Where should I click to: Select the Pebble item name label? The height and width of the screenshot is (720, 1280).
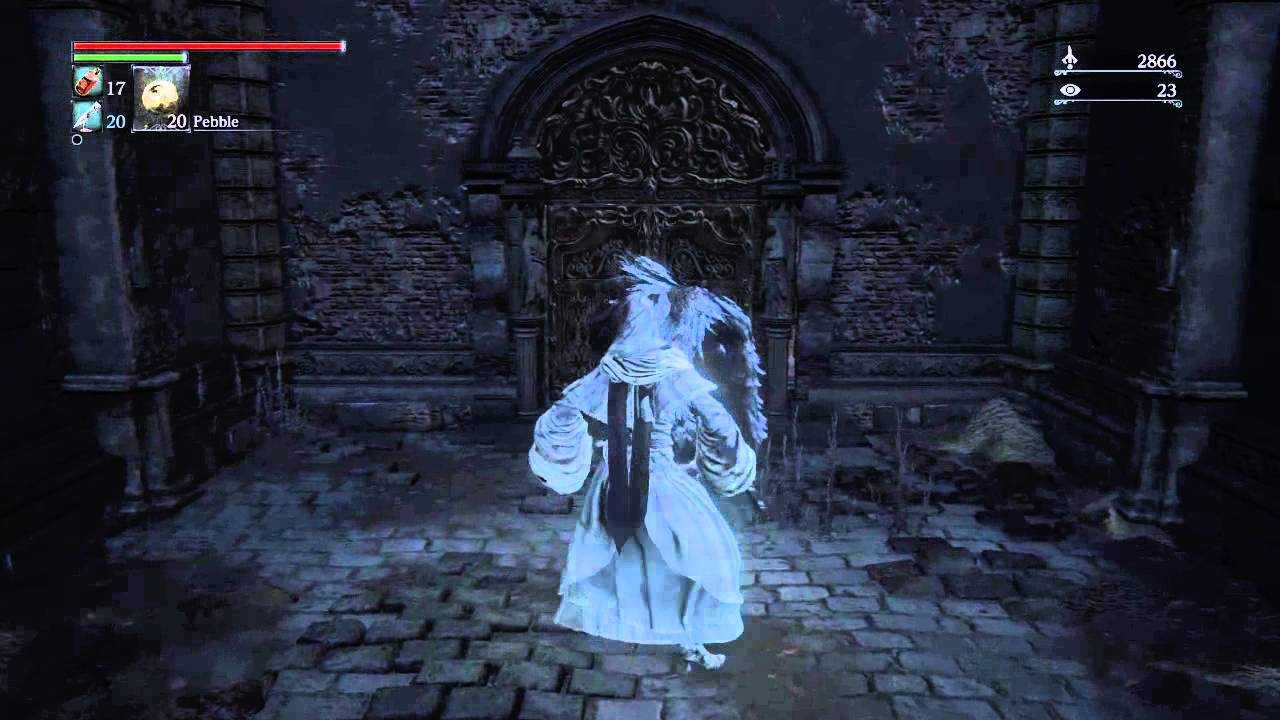(216, 121)
